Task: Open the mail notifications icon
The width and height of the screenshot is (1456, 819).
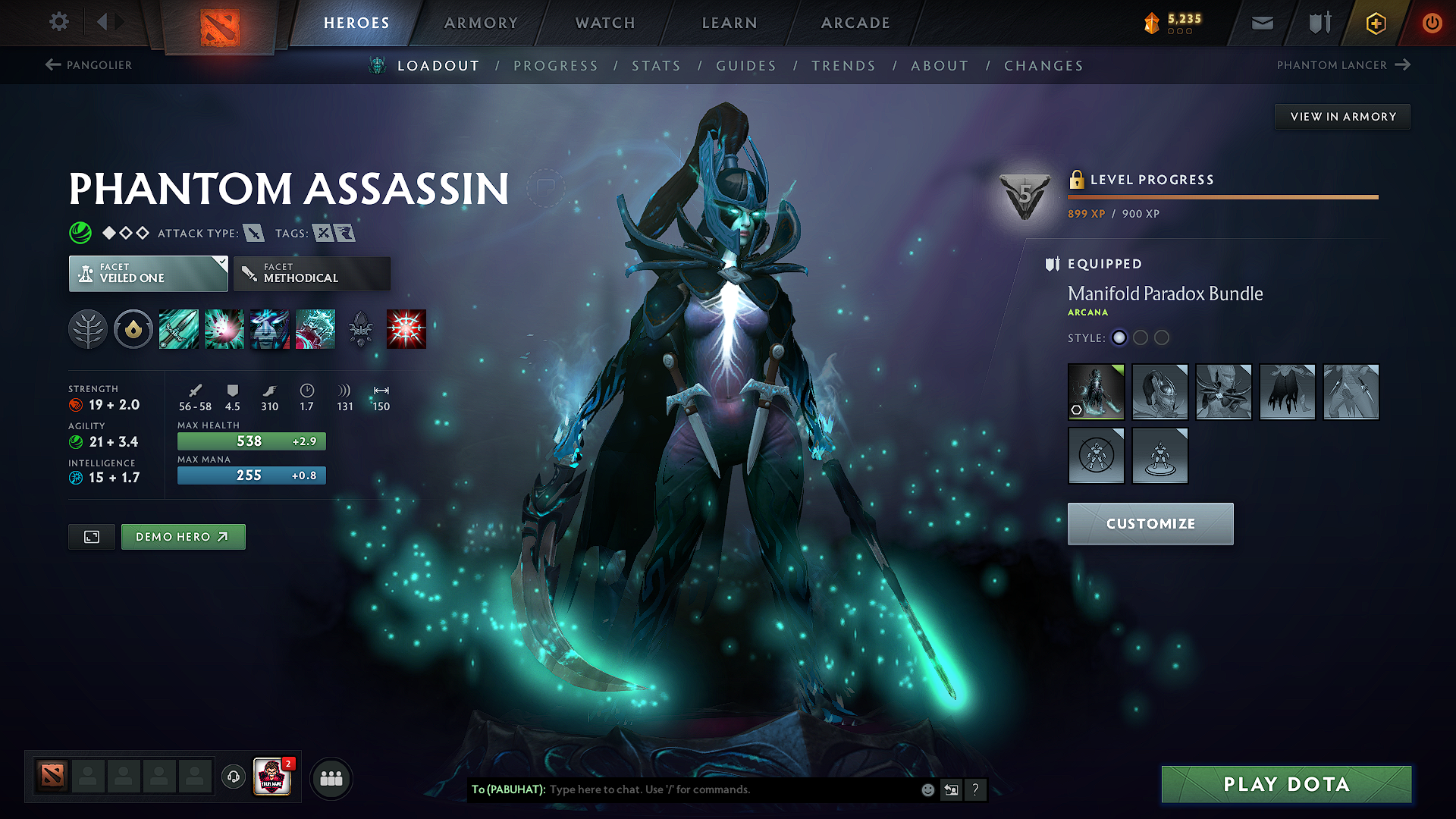Action: [1261, 22]
